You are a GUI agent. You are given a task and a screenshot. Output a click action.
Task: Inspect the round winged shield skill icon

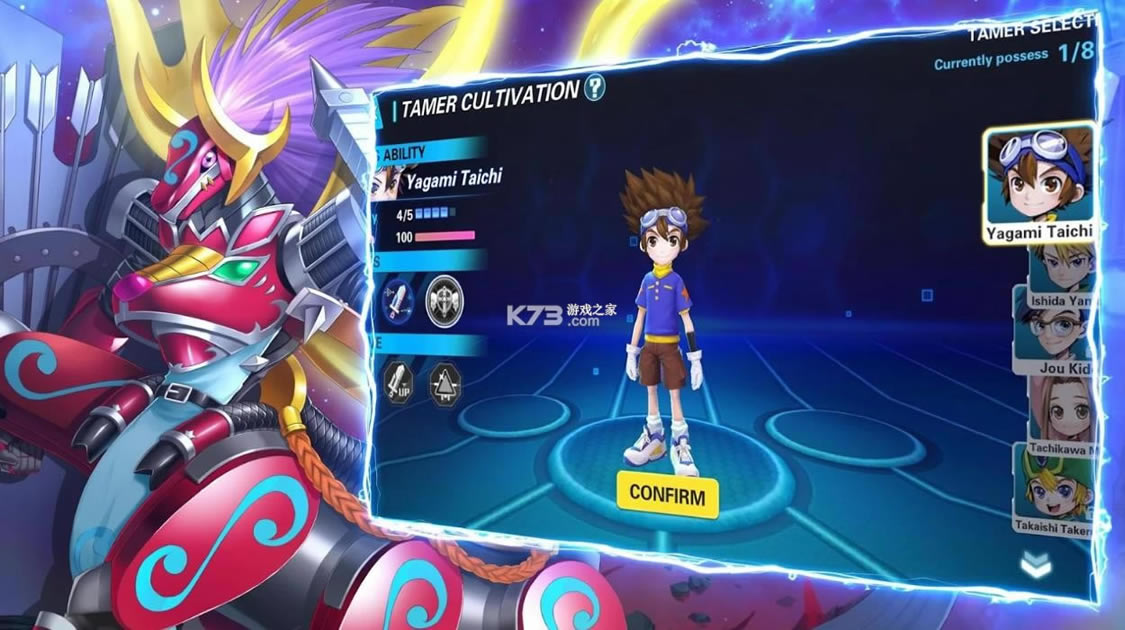[x=444, y=302]
